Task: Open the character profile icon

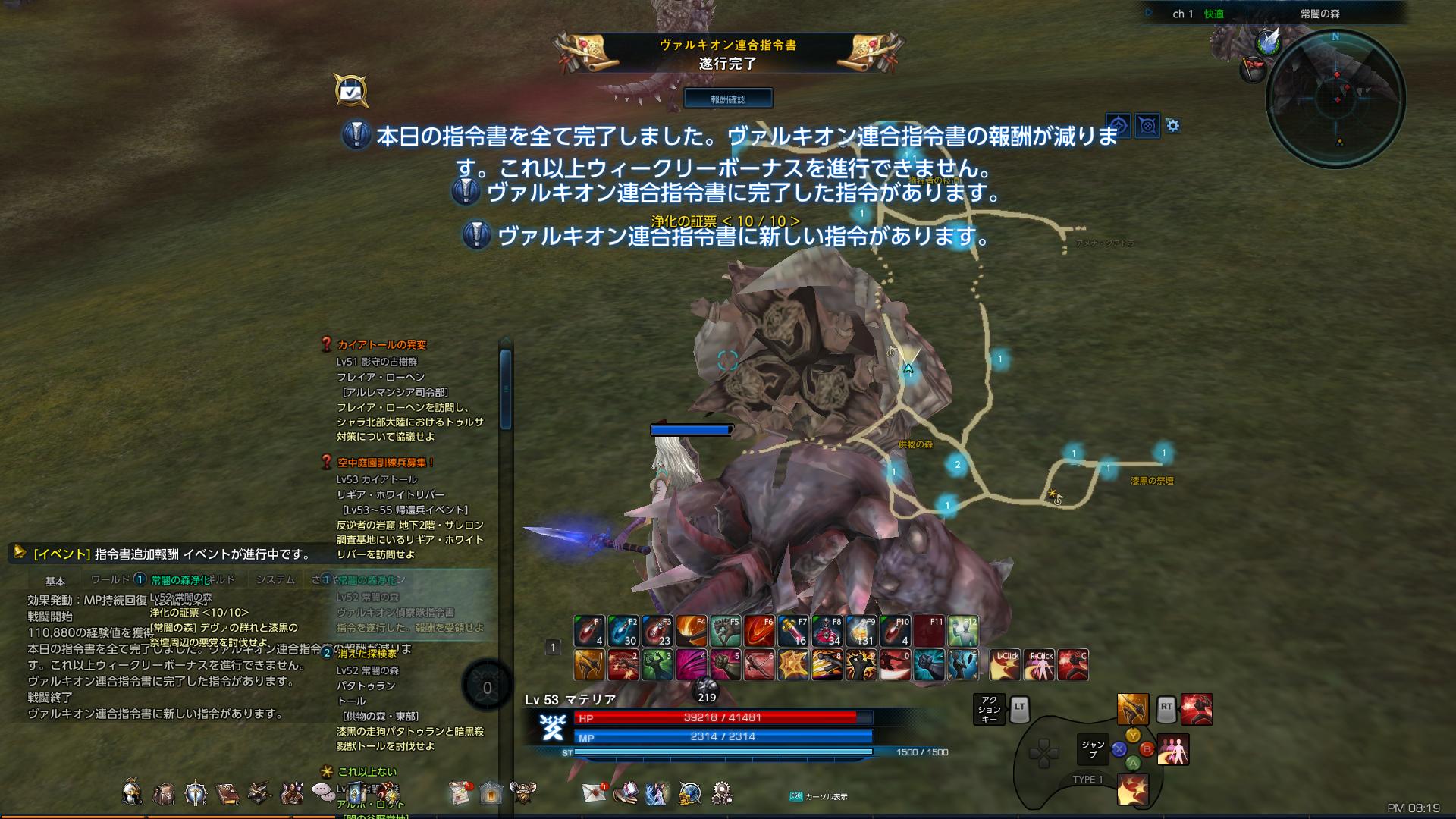Action: pyautogui.click(x=131, y=792)
